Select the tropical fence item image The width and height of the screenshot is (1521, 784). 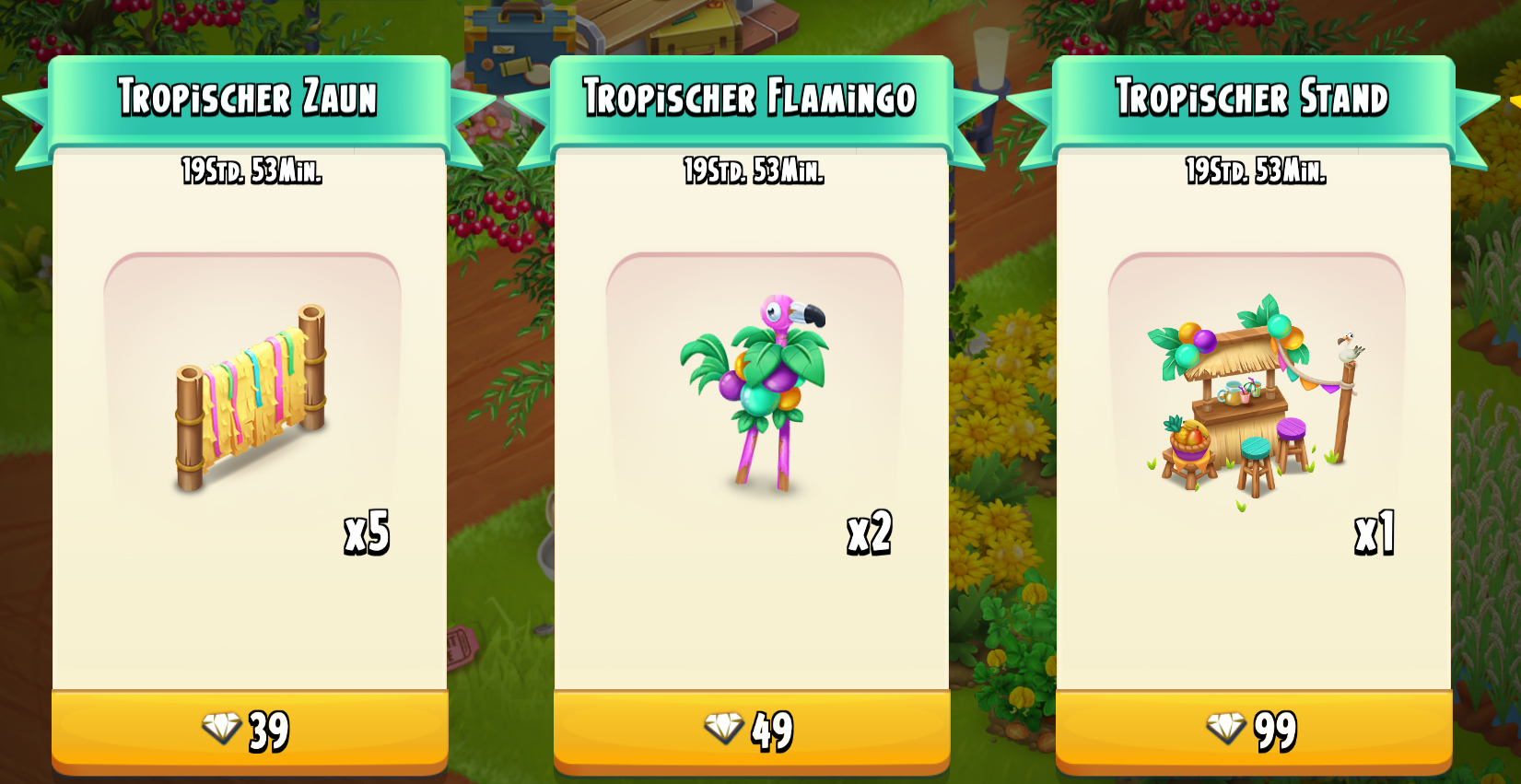[x=251, y=398]
